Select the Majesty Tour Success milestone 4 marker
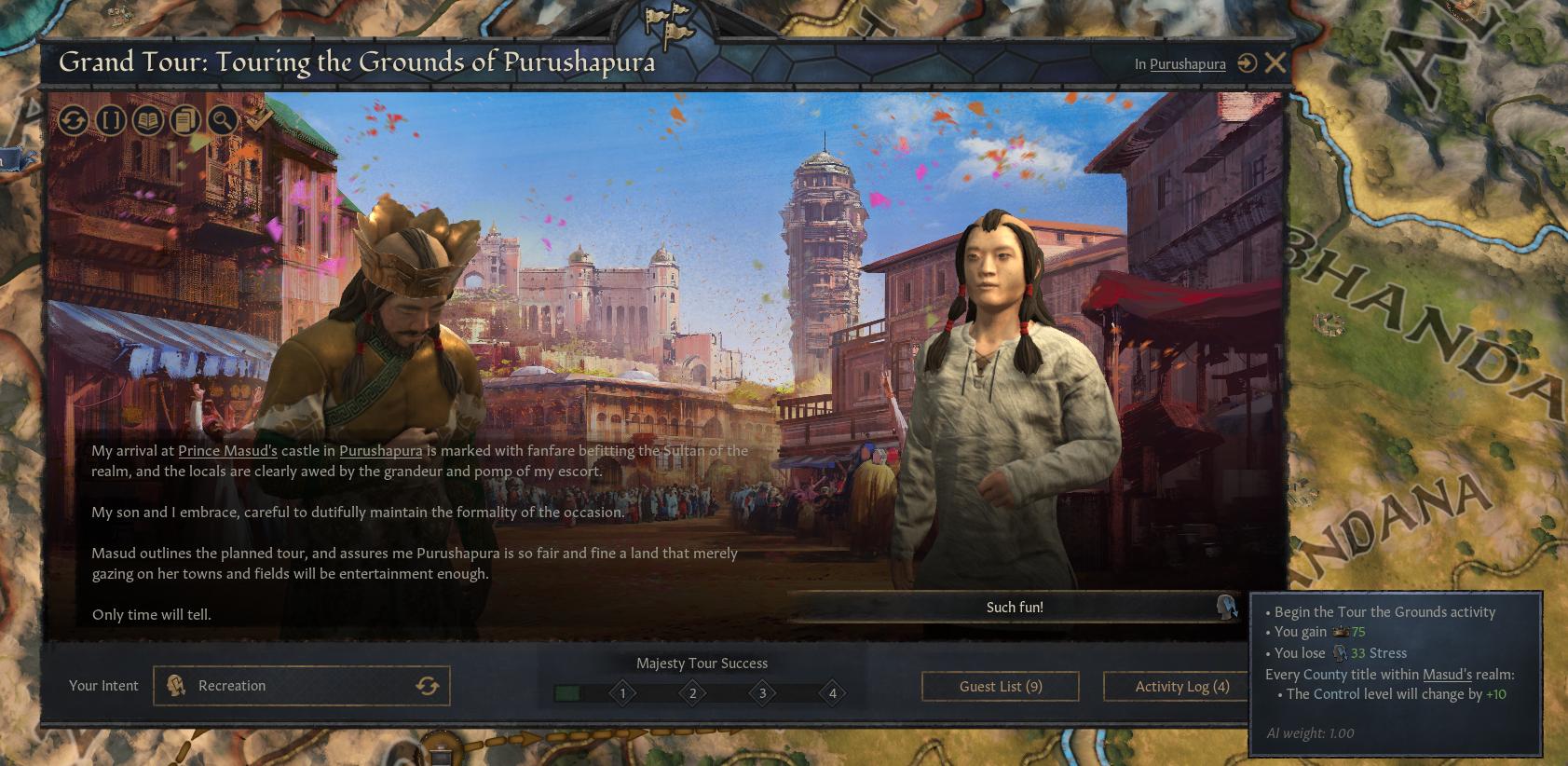Screen dimensions: 1568x766 832,693
